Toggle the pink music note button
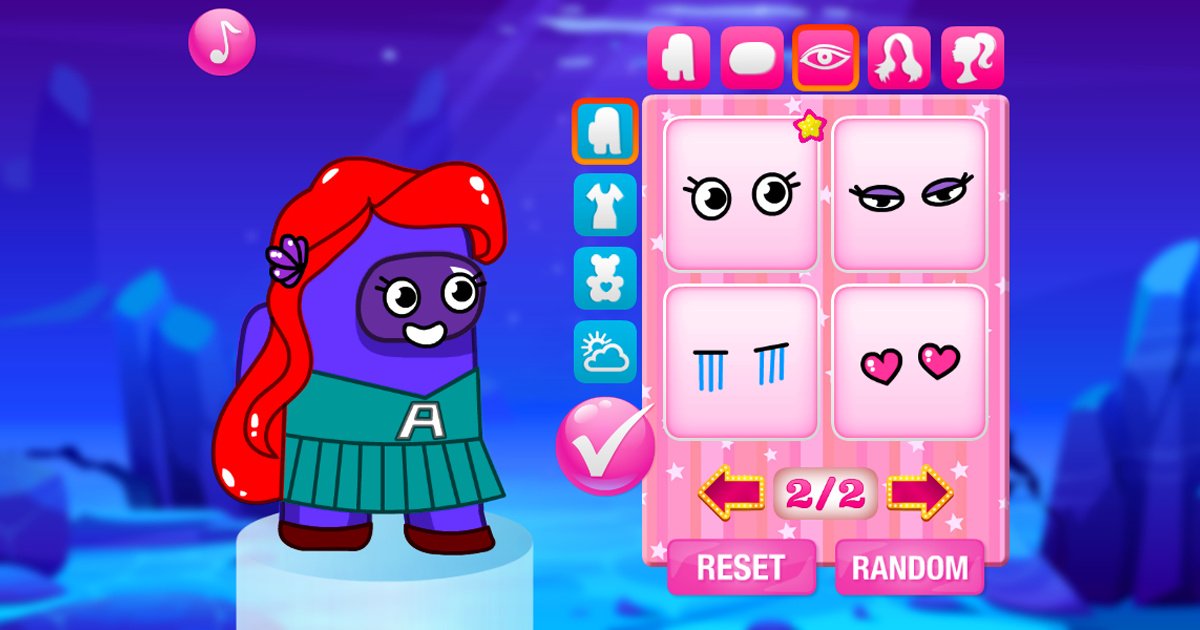1200x630 pixels. coord(222,42)
